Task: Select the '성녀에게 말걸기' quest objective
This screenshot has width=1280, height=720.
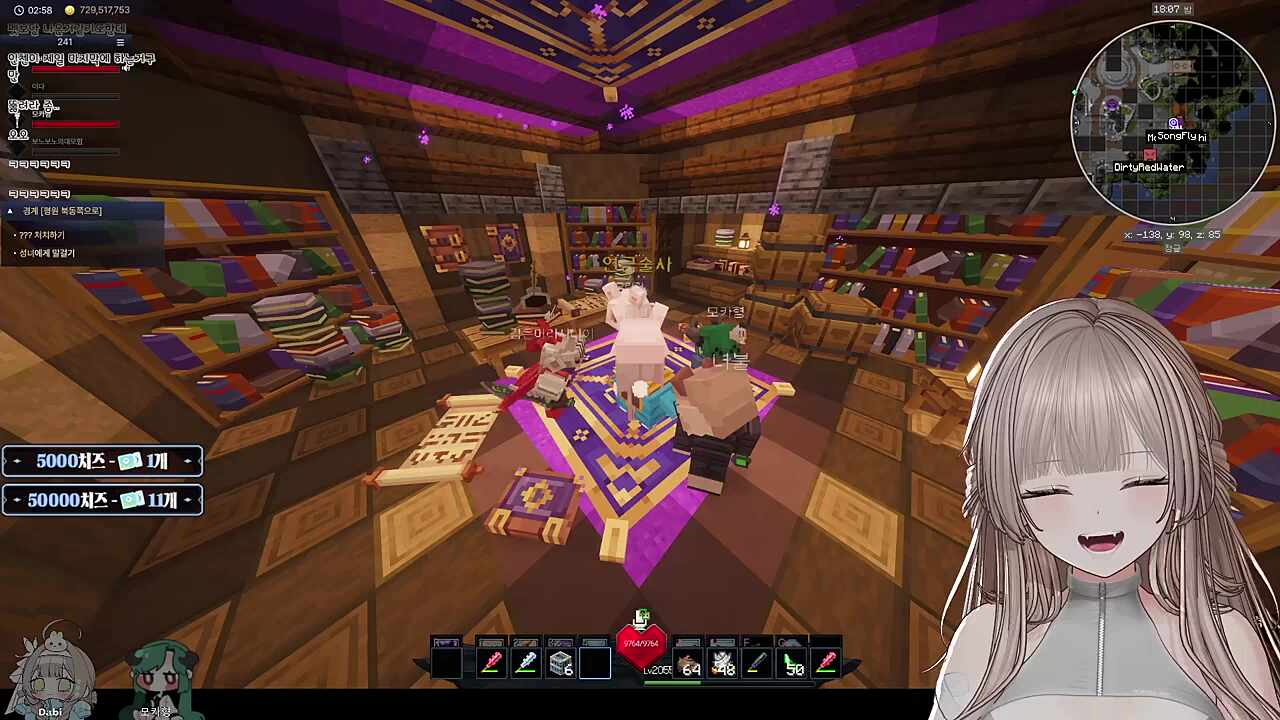Action: [x=46, y=253]
